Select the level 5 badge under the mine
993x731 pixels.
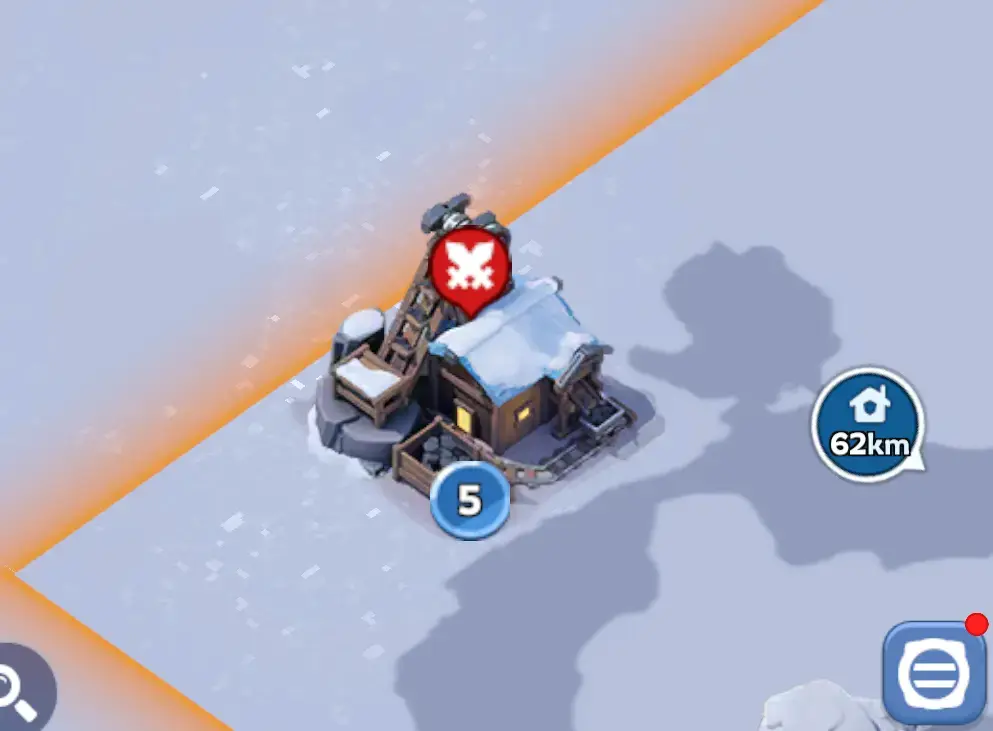click(469, 501)
